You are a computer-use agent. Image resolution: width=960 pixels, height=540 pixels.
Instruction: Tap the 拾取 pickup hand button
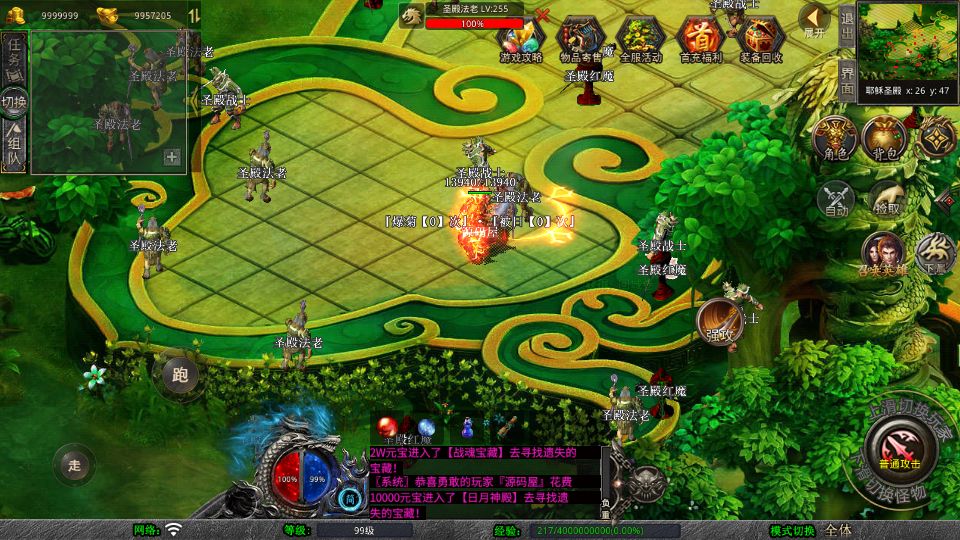[x=886, y=198]
